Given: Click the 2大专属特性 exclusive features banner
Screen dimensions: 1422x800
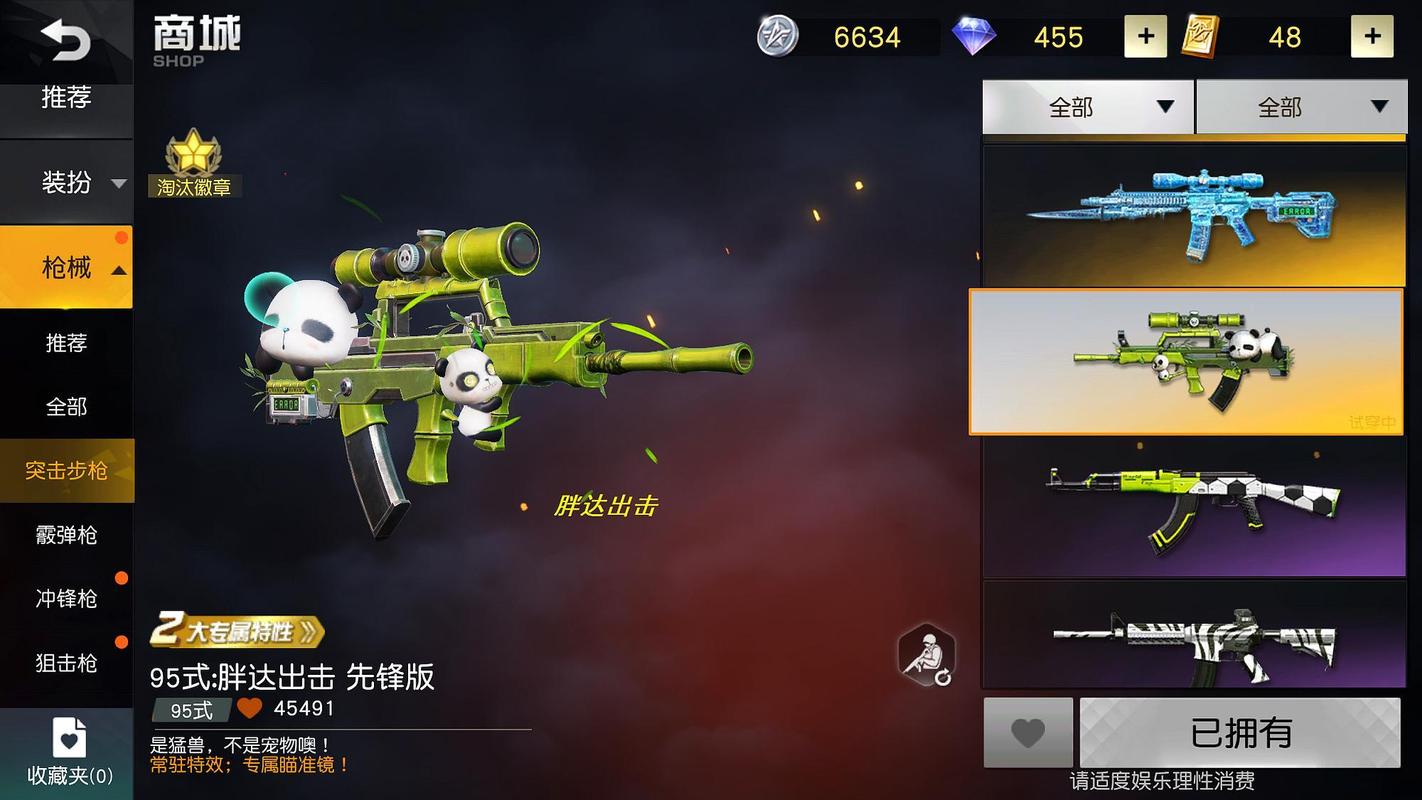Looking at the screenshot, I should click(x=235, y=633).
